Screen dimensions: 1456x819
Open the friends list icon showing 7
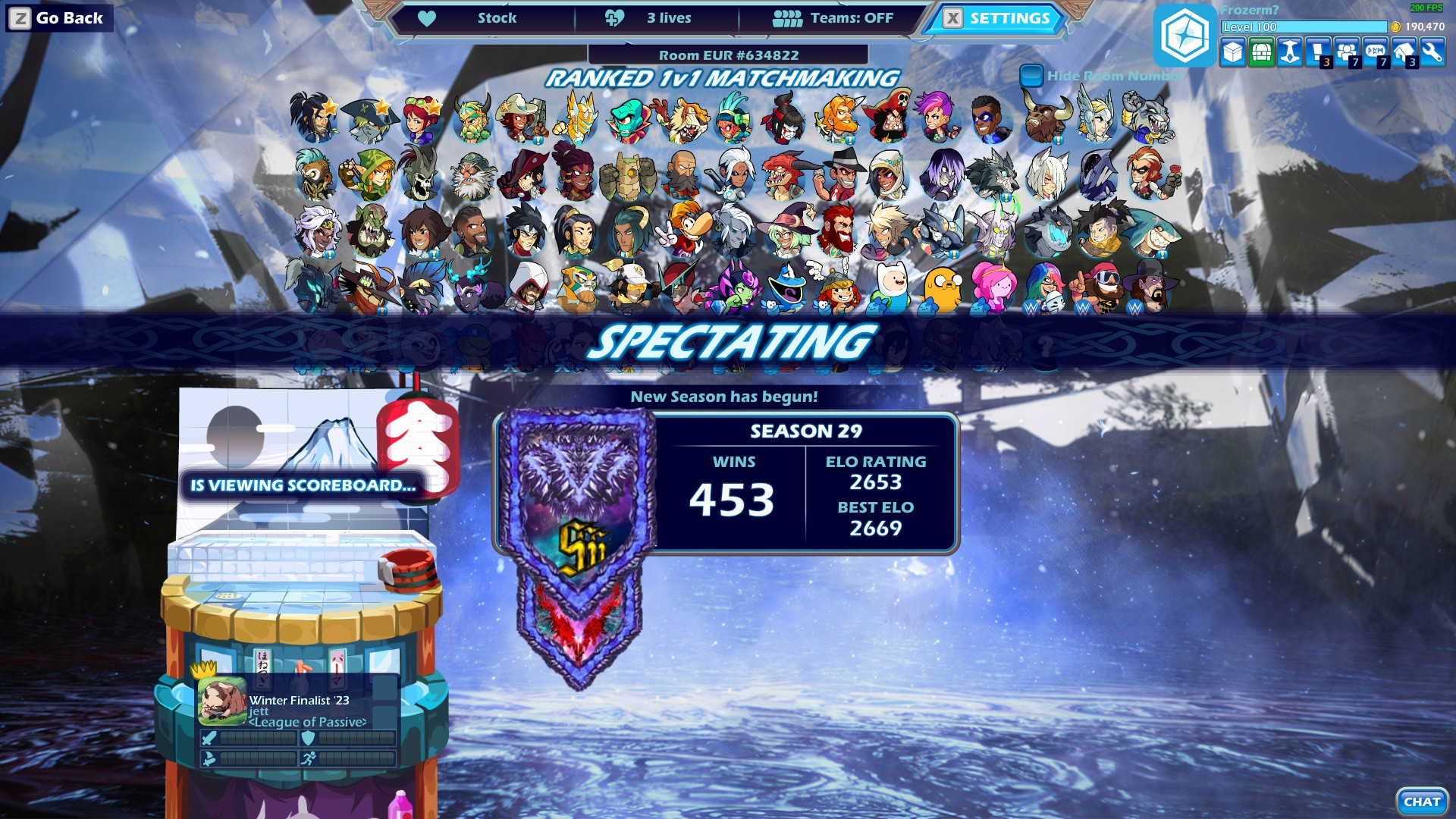point(1346,53)
